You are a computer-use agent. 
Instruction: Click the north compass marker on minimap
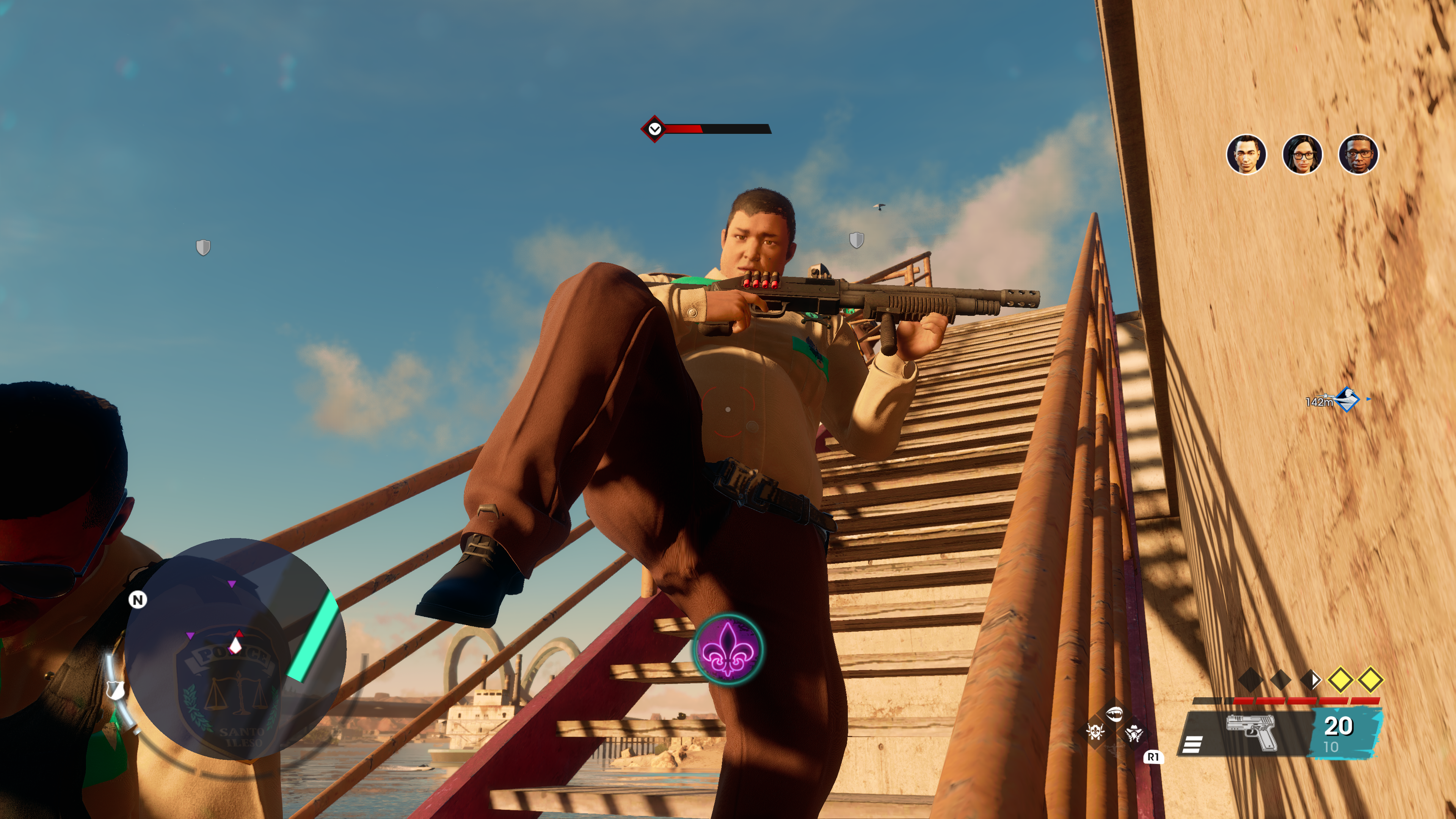pyautogui.click(x=137, y=599)
